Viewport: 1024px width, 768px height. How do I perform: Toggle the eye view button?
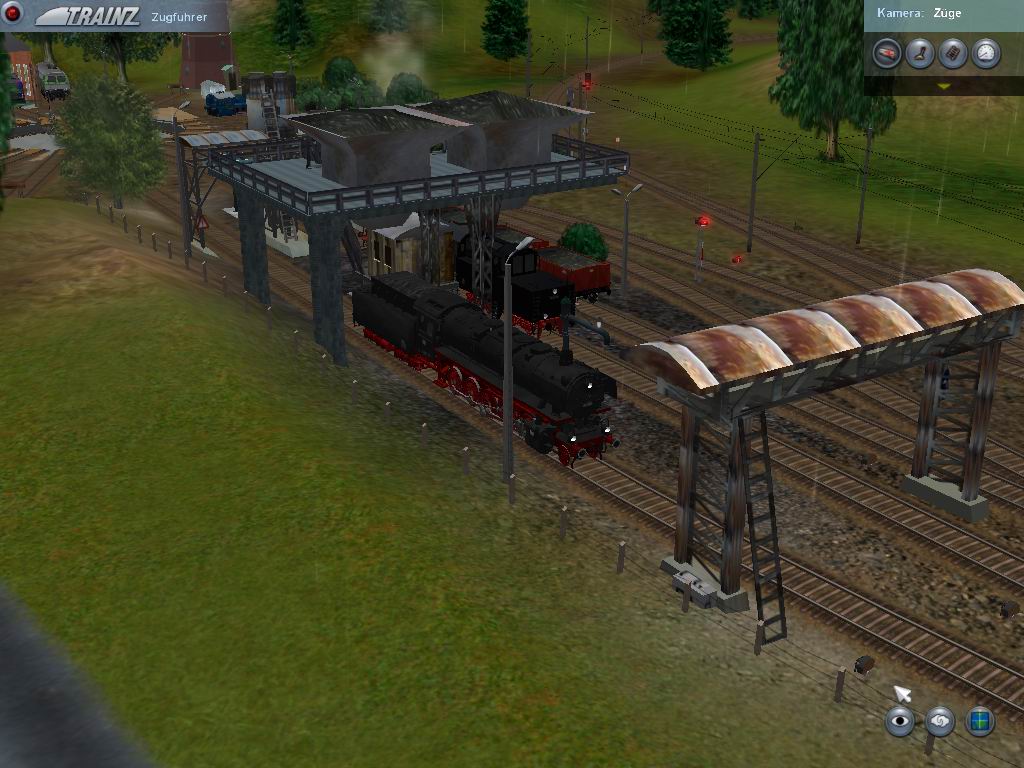900,720
